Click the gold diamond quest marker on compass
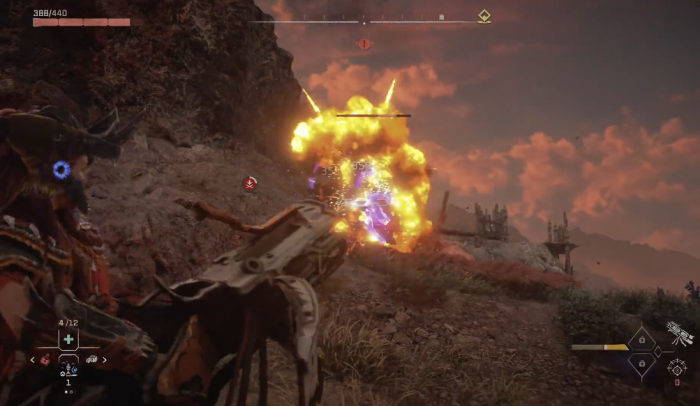700x406 pixels. pos(484,16)
